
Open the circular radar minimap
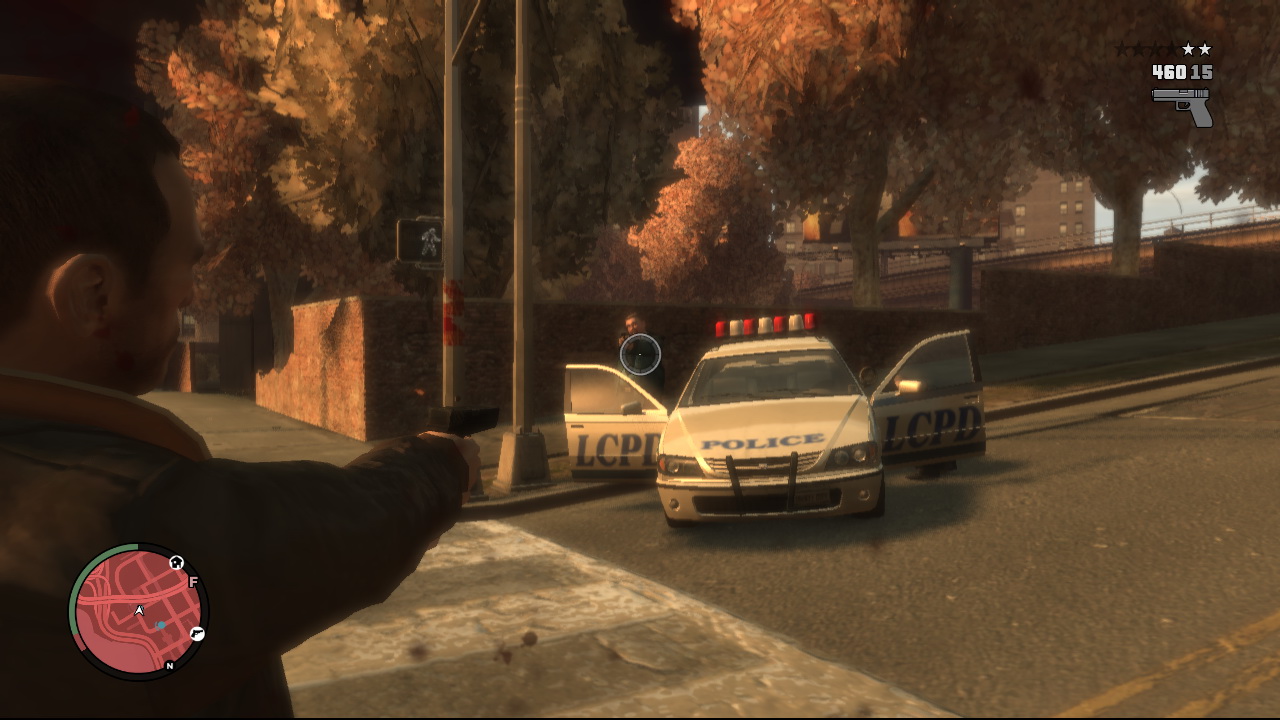(138, 612)
